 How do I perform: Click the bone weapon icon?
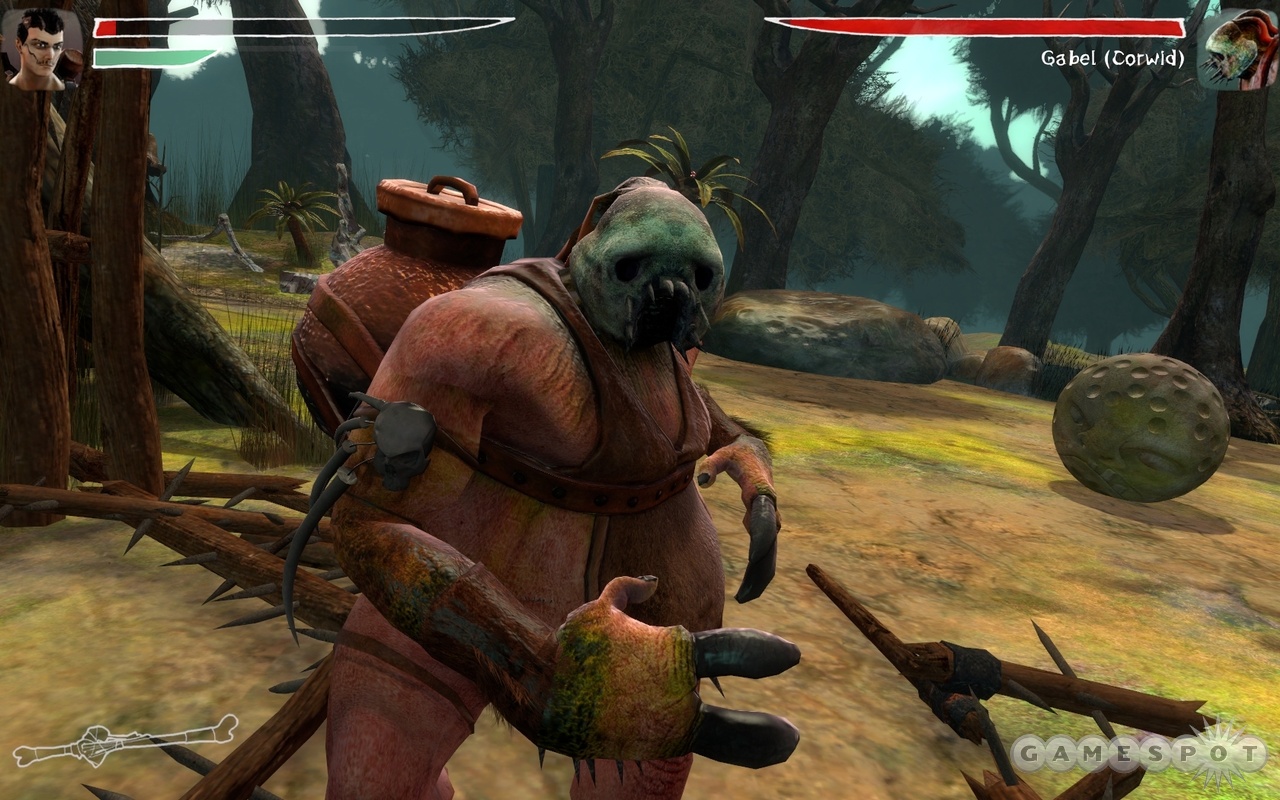click(x=126, y=742)
